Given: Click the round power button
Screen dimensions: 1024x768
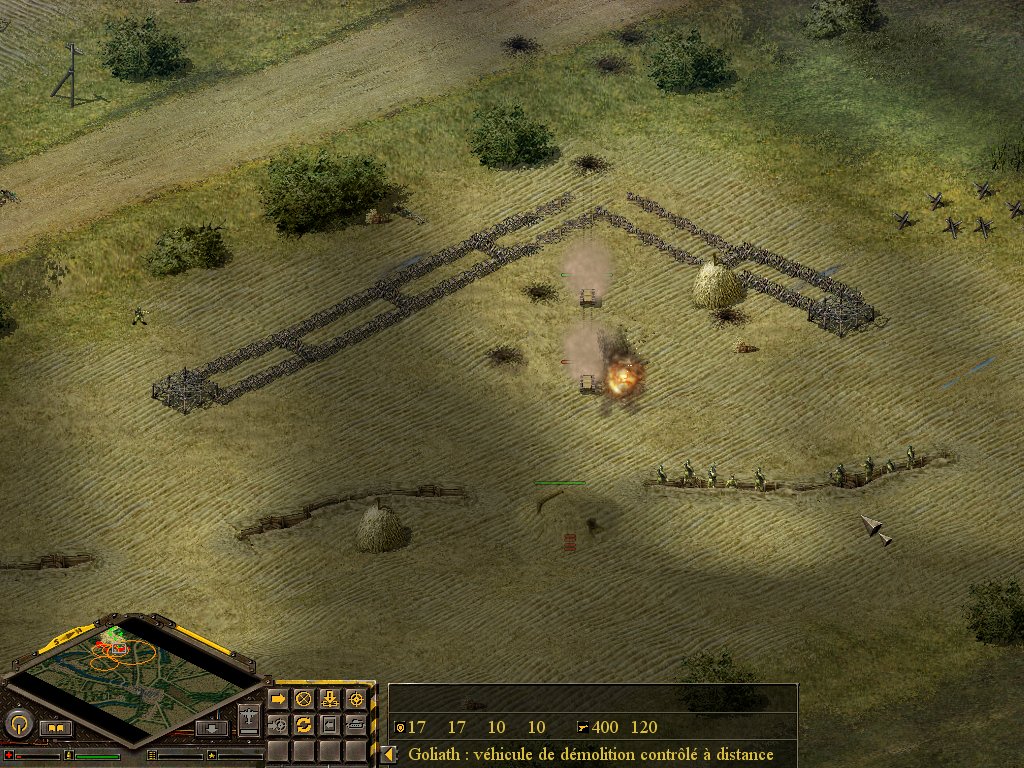Looking at the screenshot, I should pyautogui.click(x=18, y=724).
